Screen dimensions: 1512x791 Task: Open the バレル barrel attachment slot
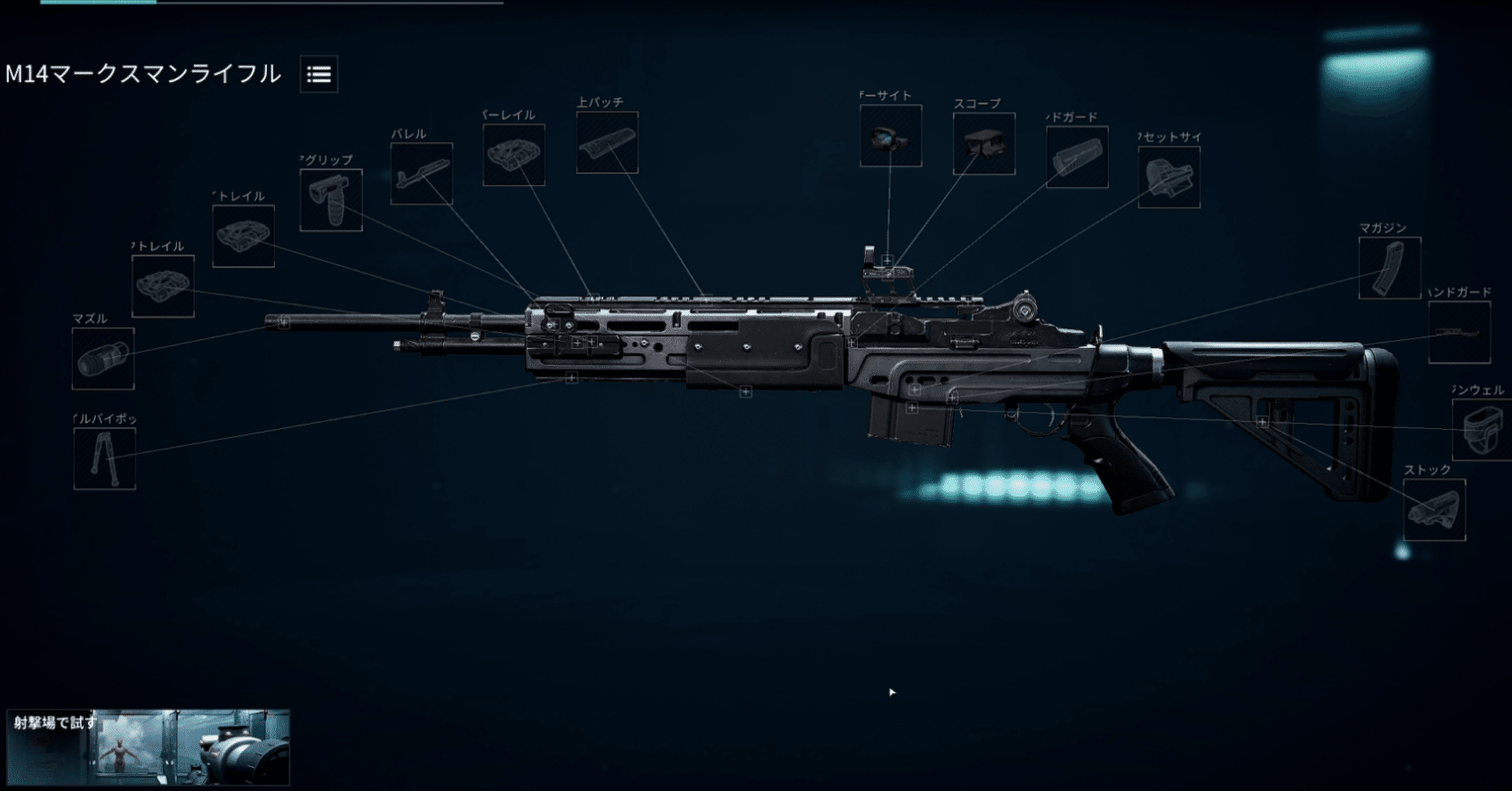(420, 174)
